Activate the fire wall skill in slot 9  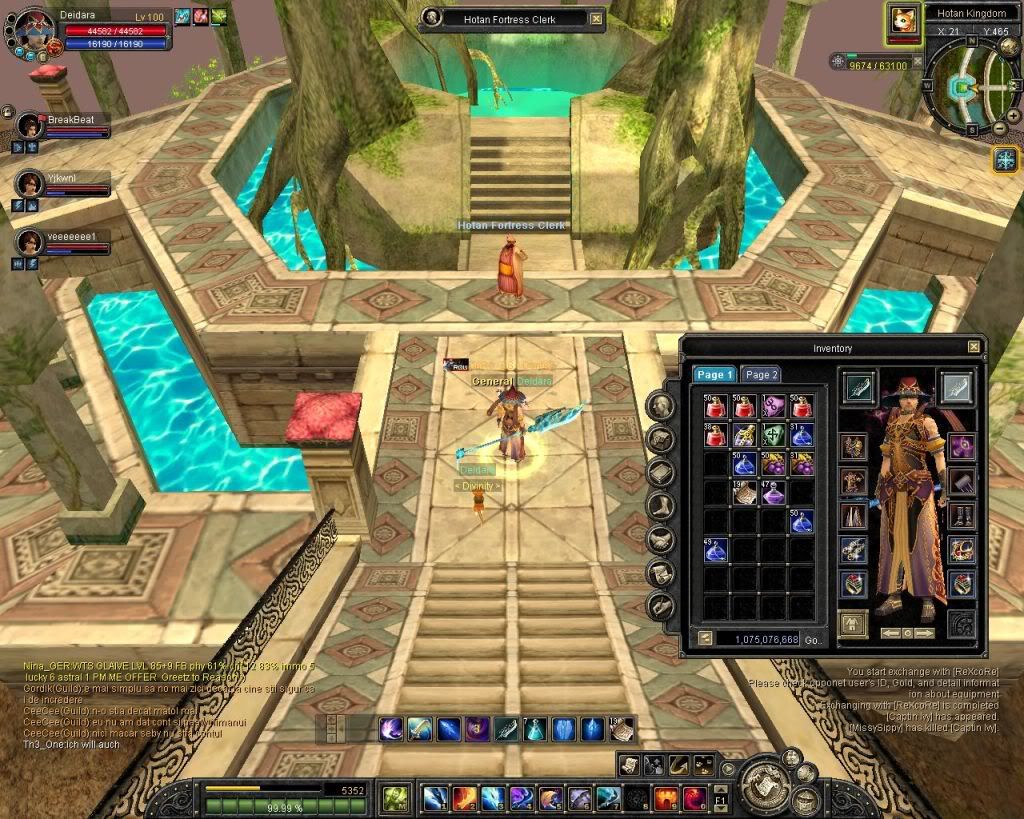point(665,798)
